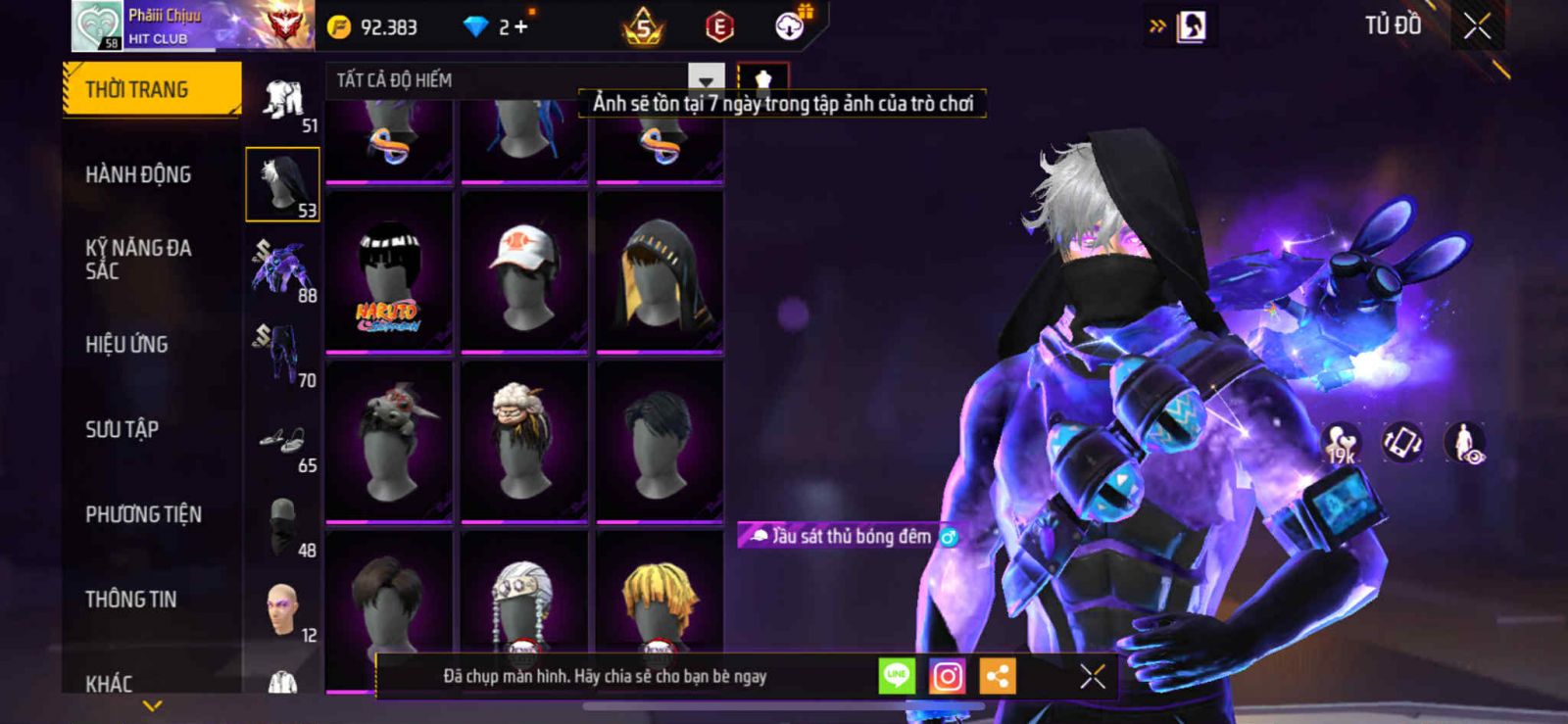Dismiss the screenshot share banner
The width and height of the screenshot is (1568, 724).
1093,676
